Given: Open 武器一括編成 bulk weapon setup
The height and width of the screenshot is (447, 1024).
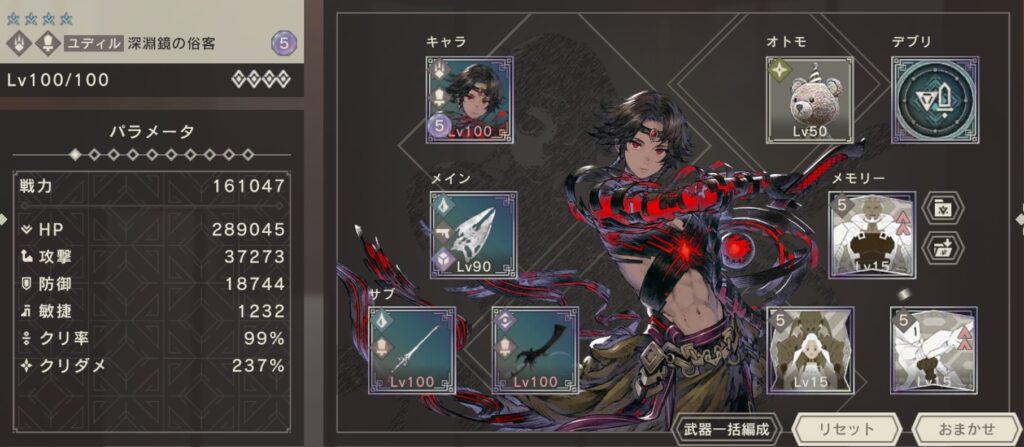Looking at the screenshot, I should [727, 429].
